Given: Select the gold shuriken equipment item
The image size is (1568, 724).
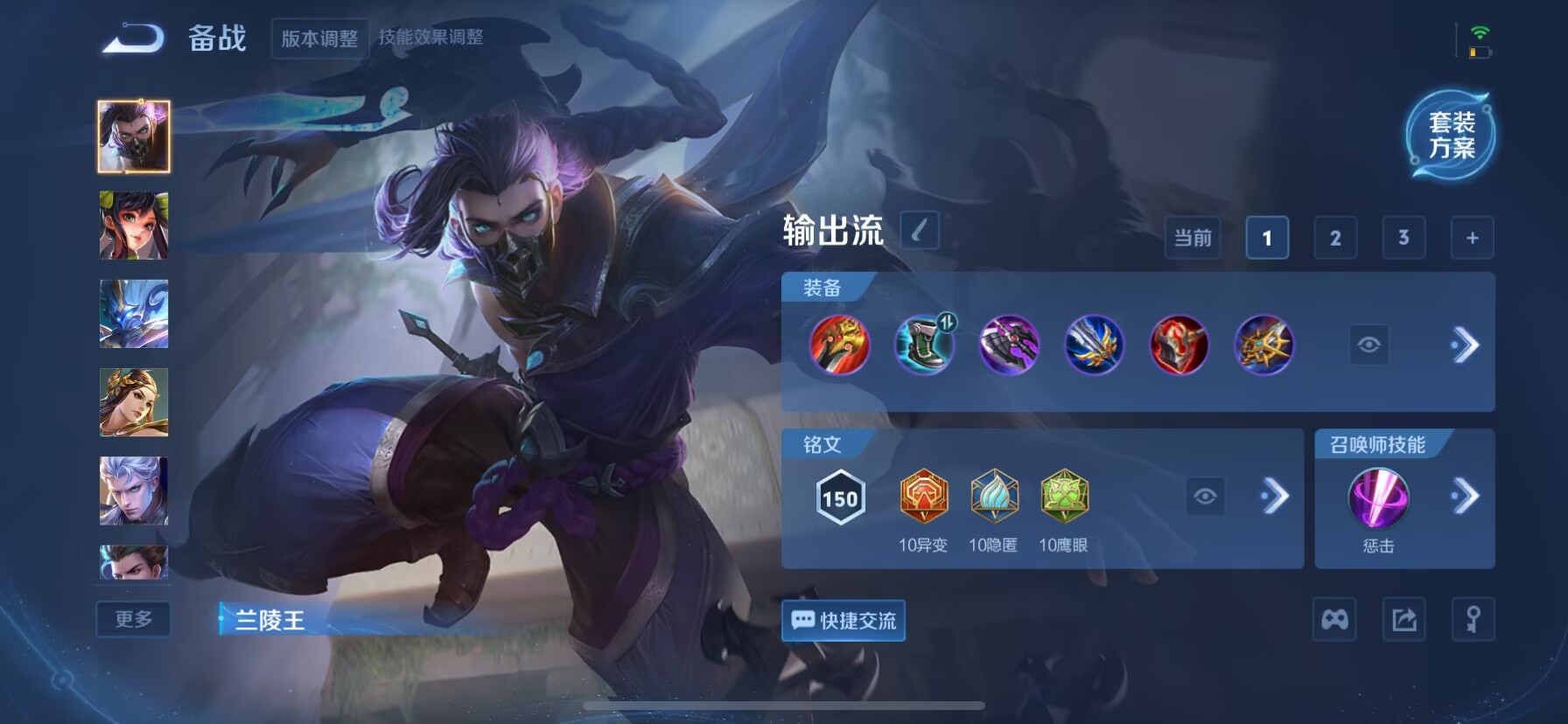Looking at the screenshot, I should tap(1263, 345).
